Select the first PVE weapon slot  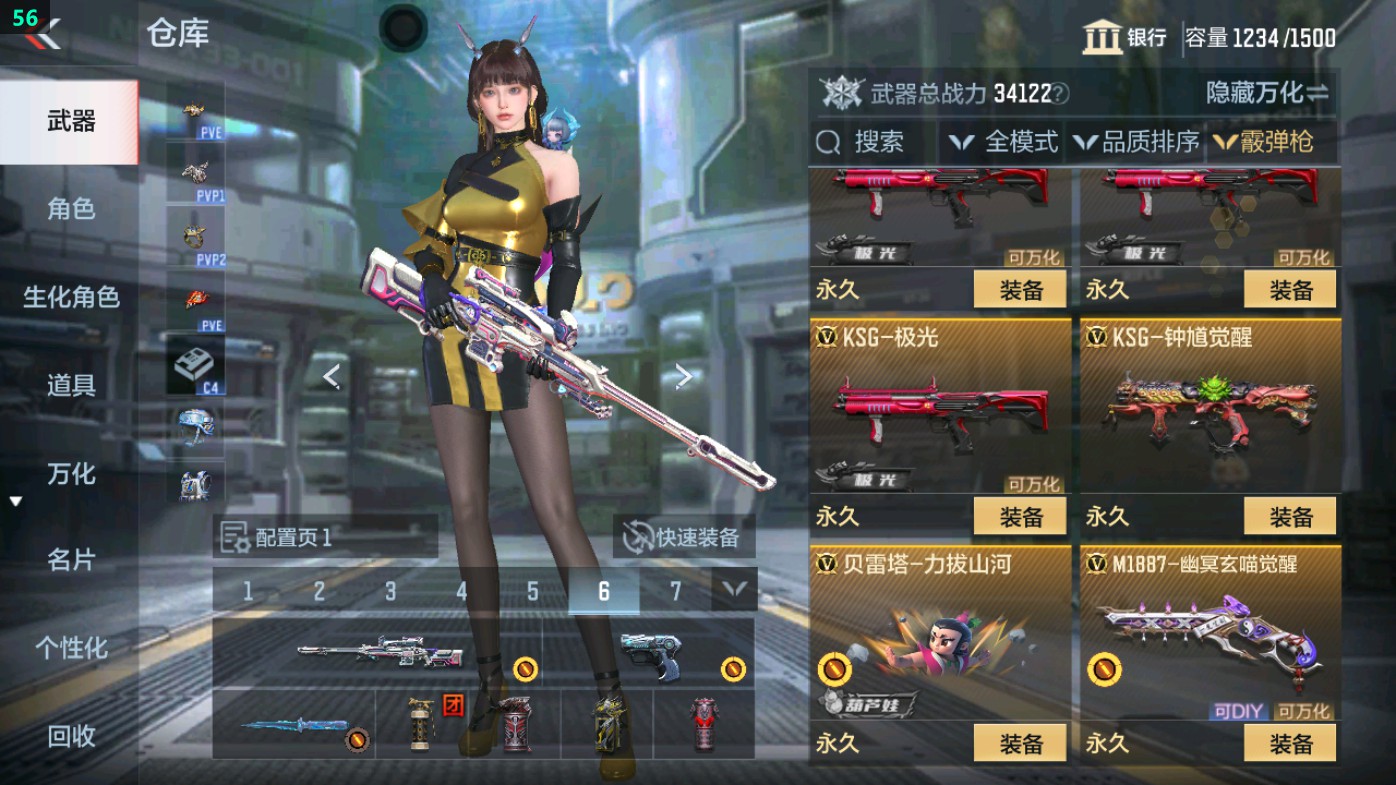tap(197, 110)
